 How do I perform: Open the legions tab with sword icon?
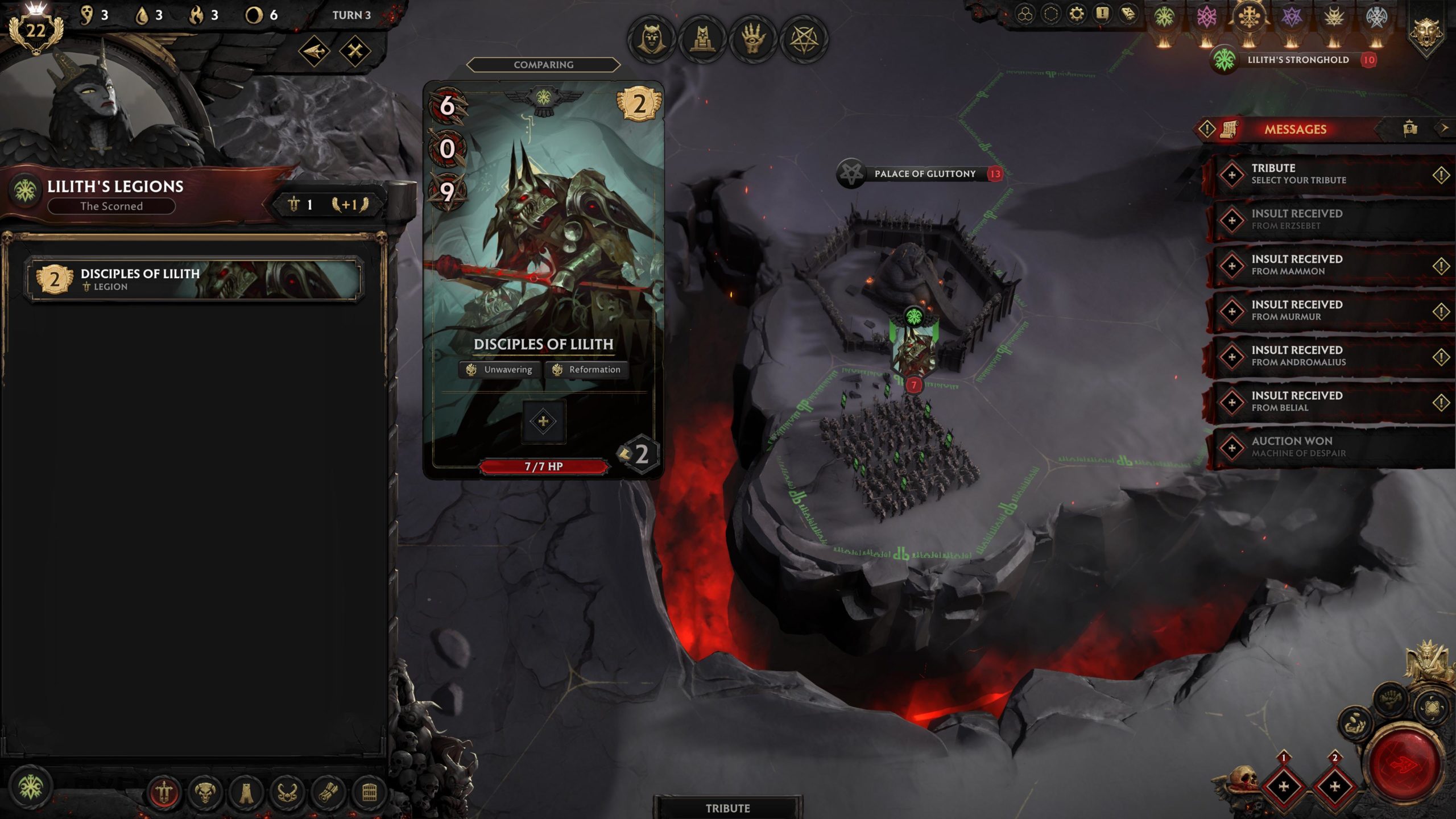164,792
